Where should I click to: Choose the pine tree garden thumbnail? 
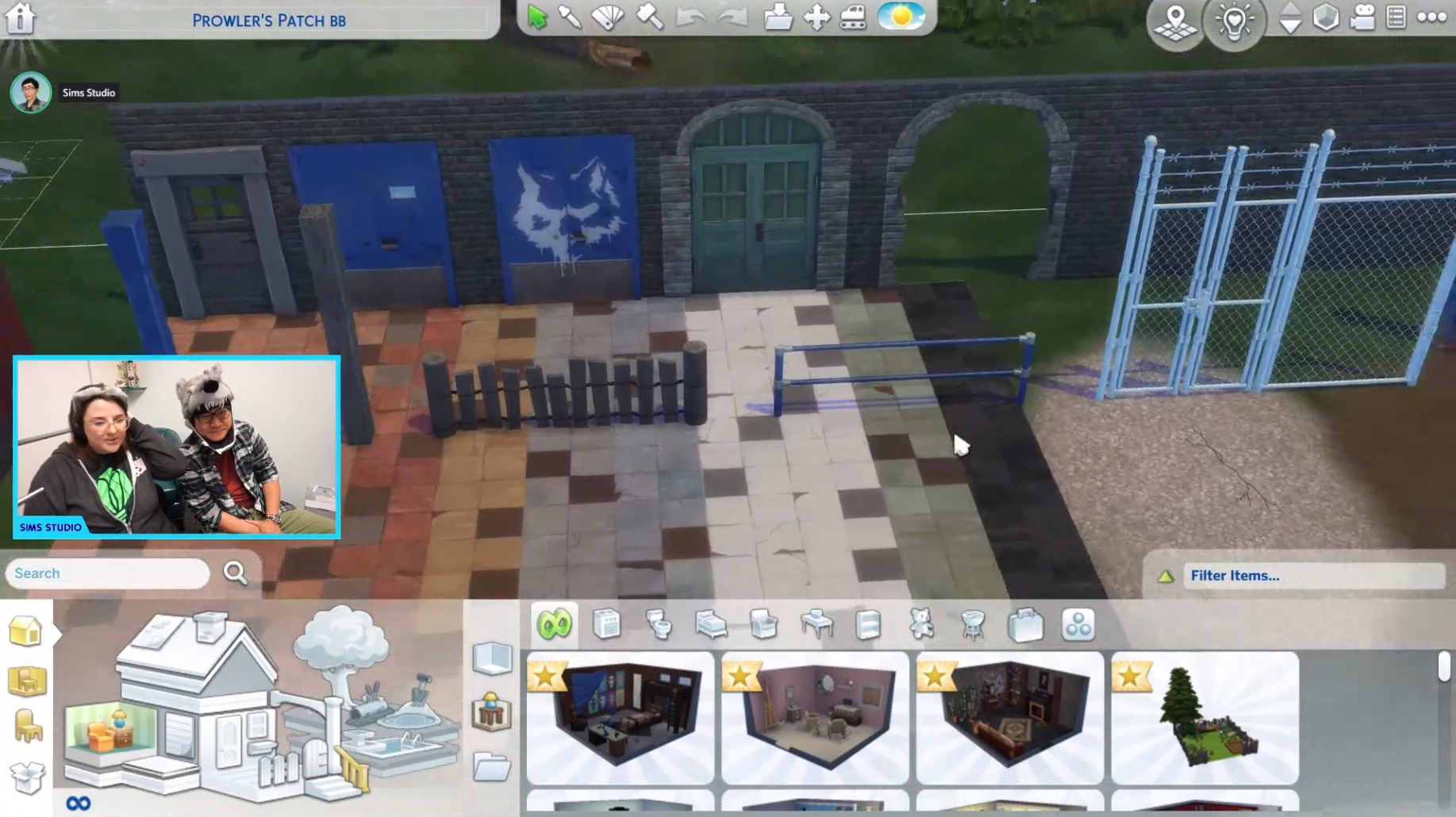pos(1204,718)
